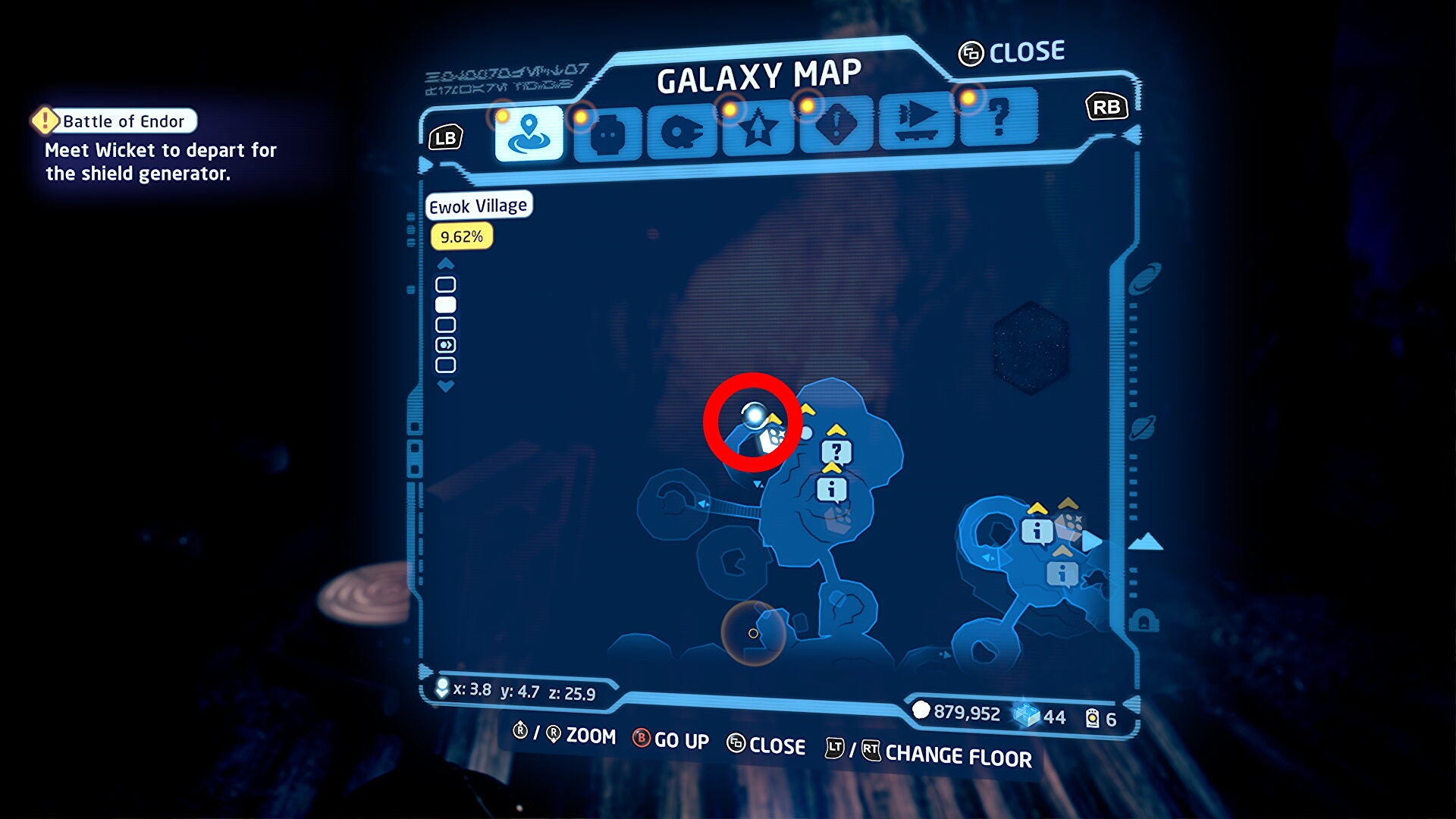
Task: Select the circled objective marker on the map
Action: click(x=751, y=419)
